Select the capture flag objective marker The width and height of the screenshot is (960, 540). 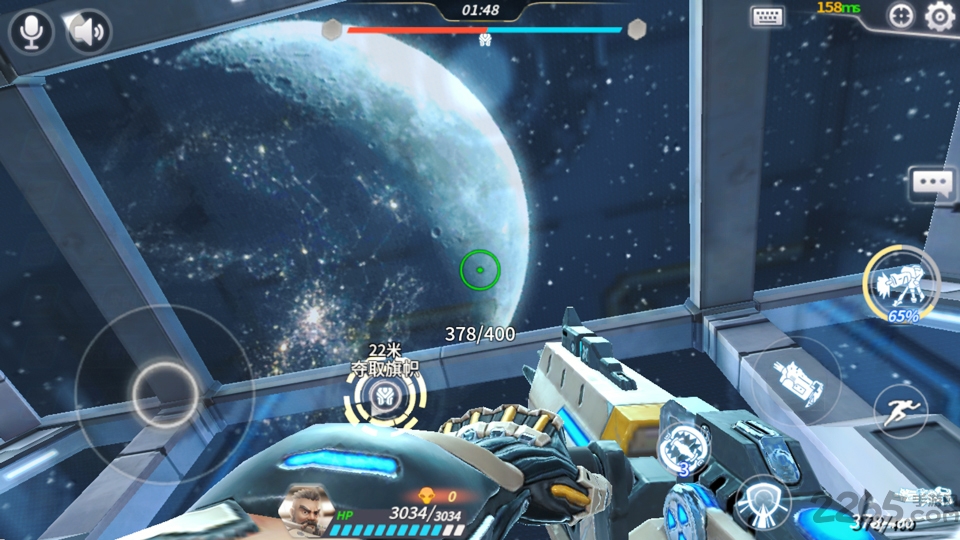click(384, 399)
